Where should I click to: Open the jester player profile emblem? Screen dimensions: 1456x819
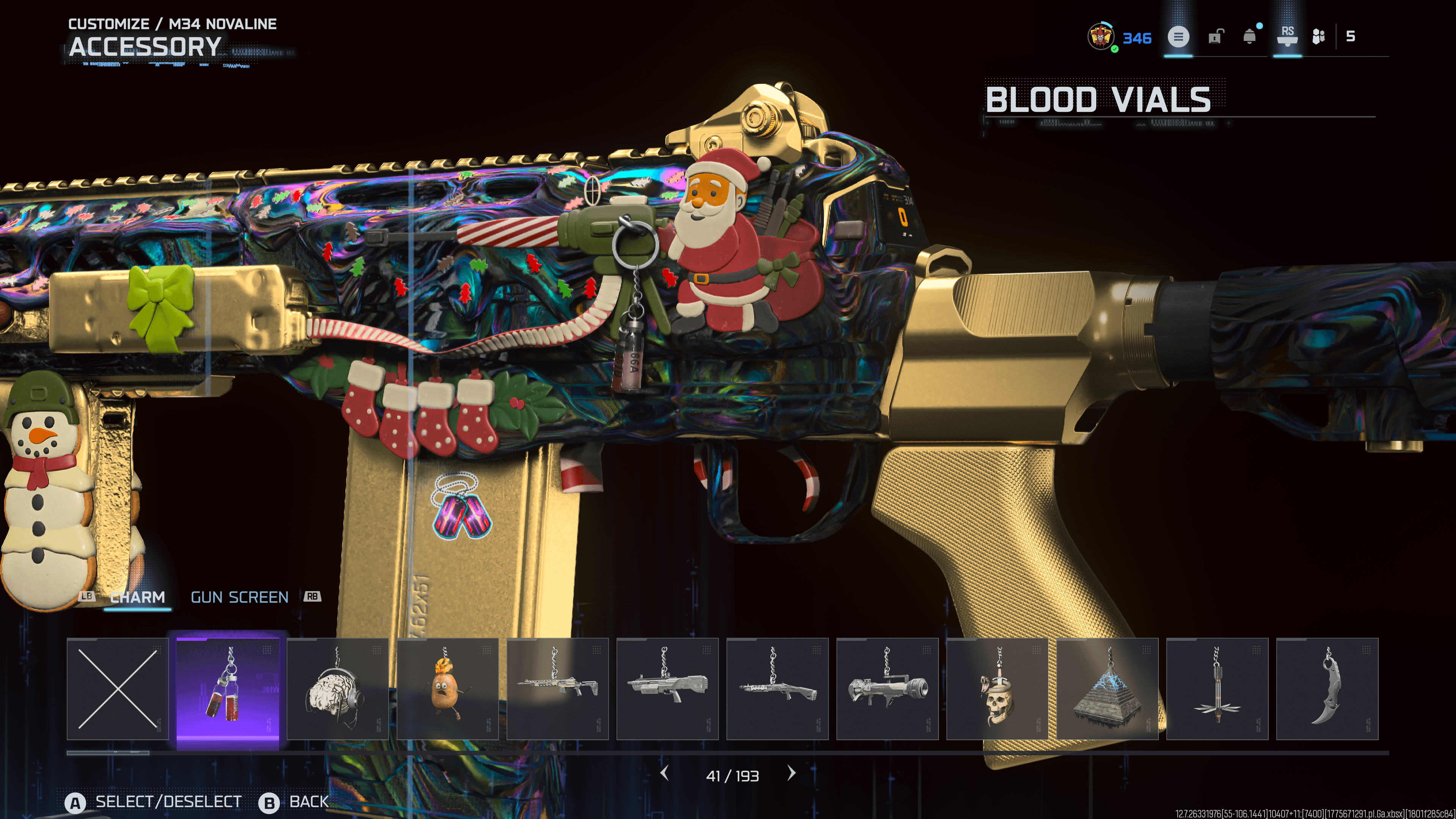pos(1100,37)
